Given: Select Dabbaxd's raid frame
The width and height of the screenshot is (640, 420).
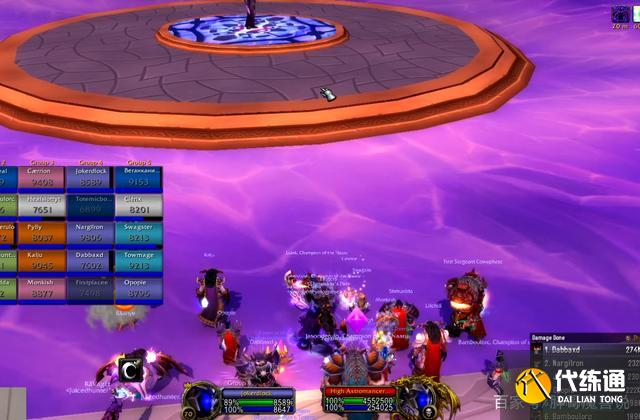Looking at the screenshot, I should click(91, 260).
